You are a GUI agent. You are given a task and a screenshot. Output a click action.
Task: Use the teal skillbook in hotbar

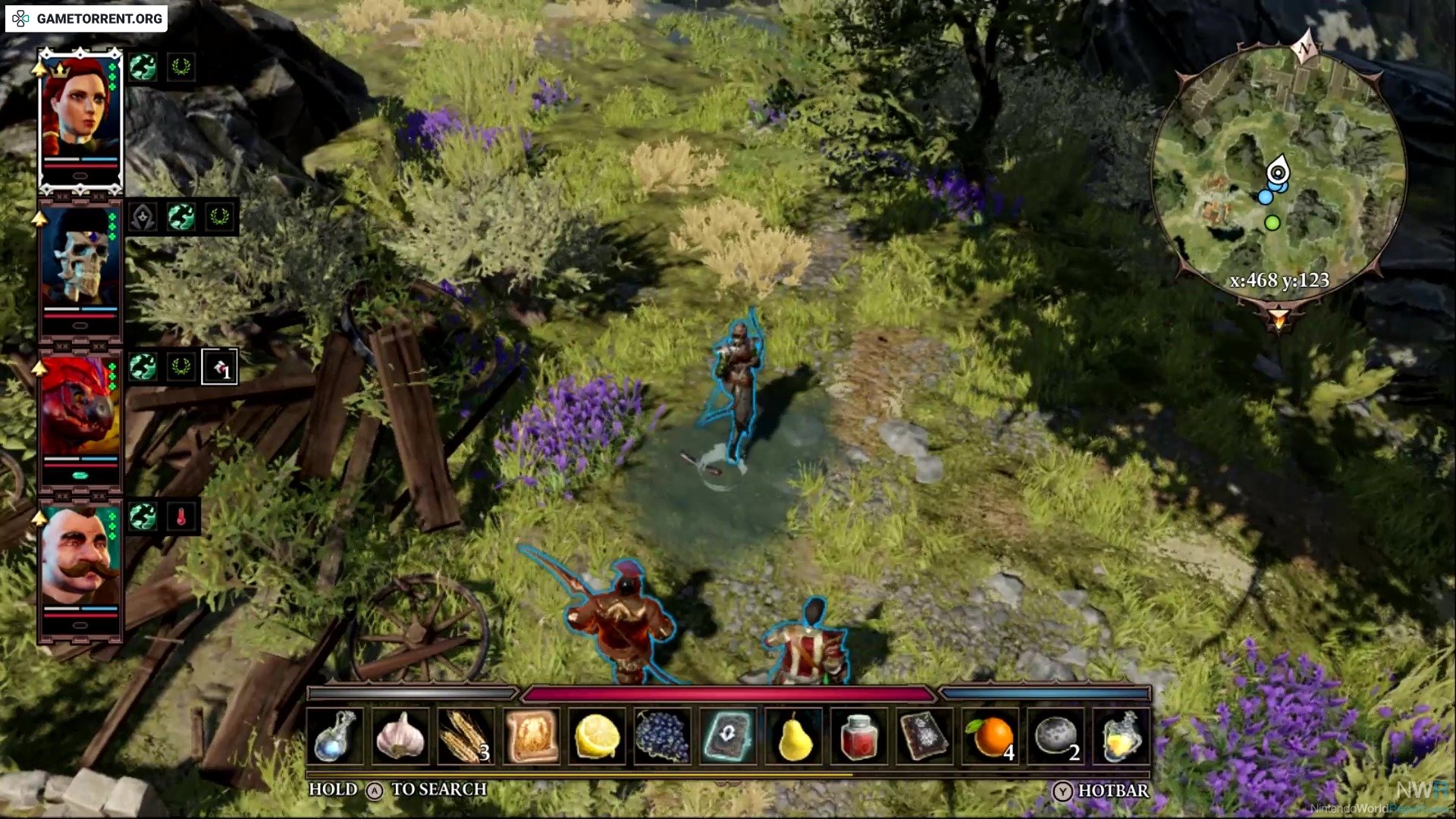(x=728, y=736)
